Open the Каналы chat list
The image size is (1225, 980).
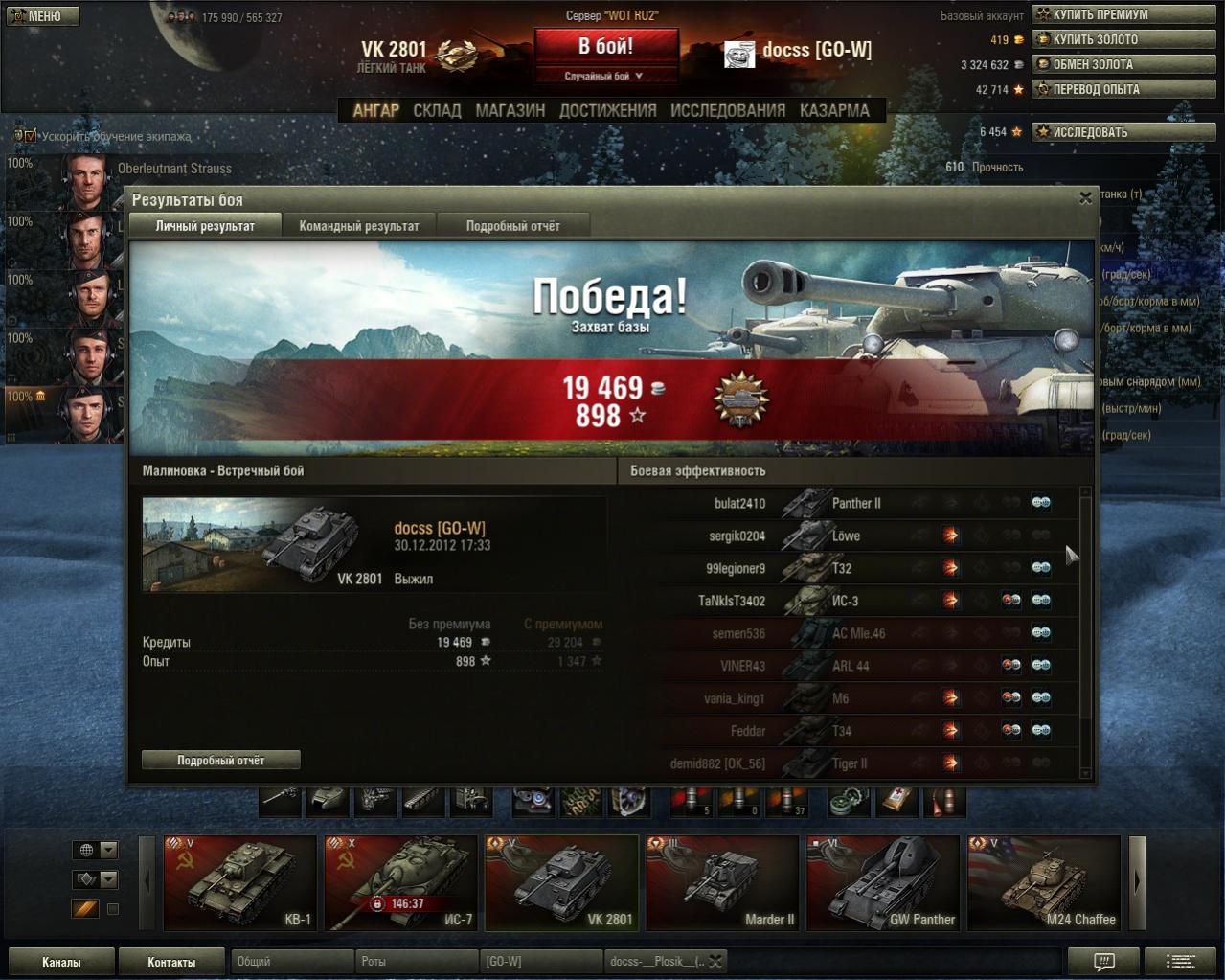coord(61,962)
